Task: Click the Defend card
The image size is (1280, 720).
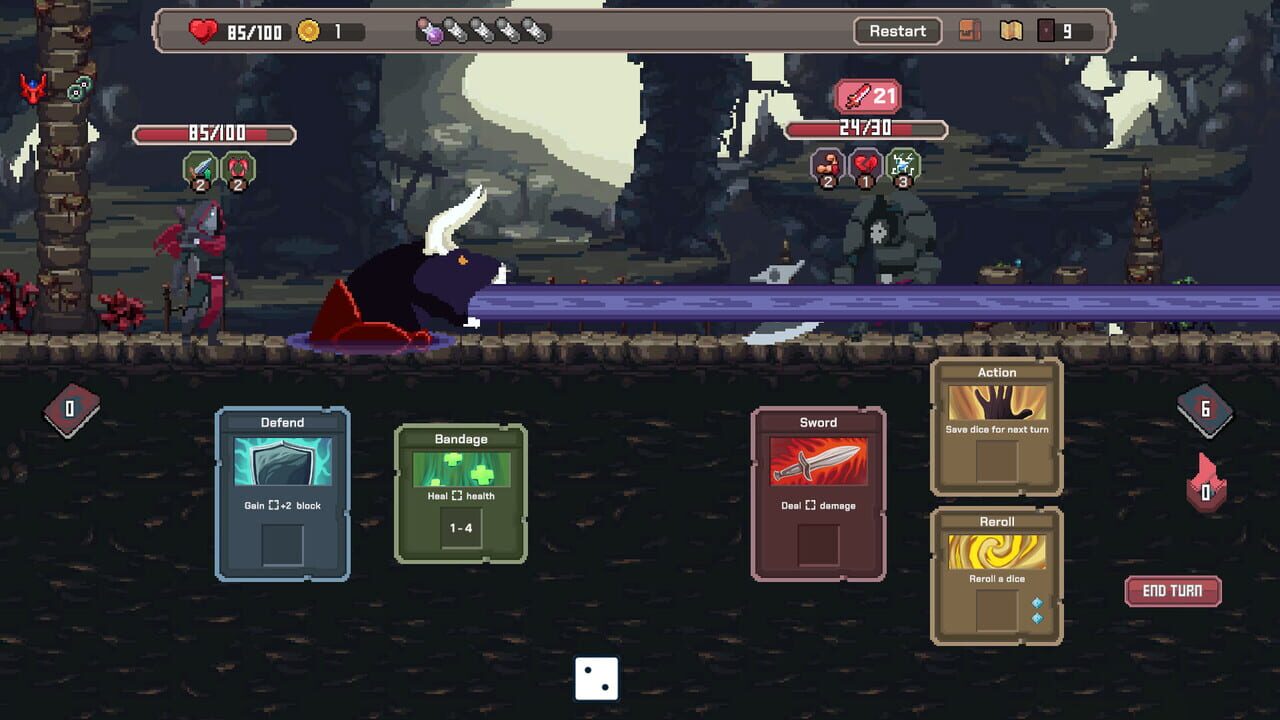Action: pyautogui.click(x=282, y=494)
